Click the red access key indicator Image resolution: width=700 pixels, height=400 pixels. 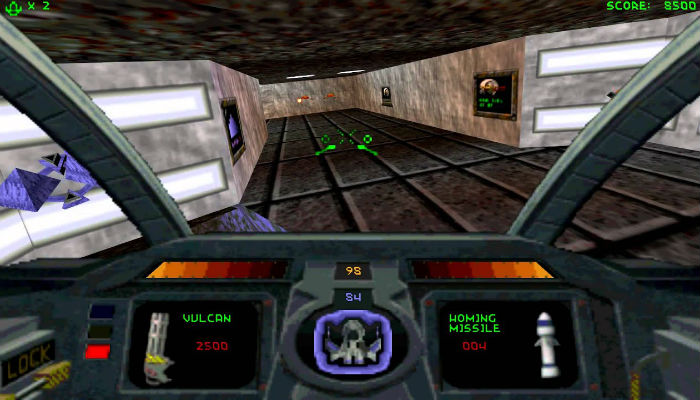click(x=98, y=351)
